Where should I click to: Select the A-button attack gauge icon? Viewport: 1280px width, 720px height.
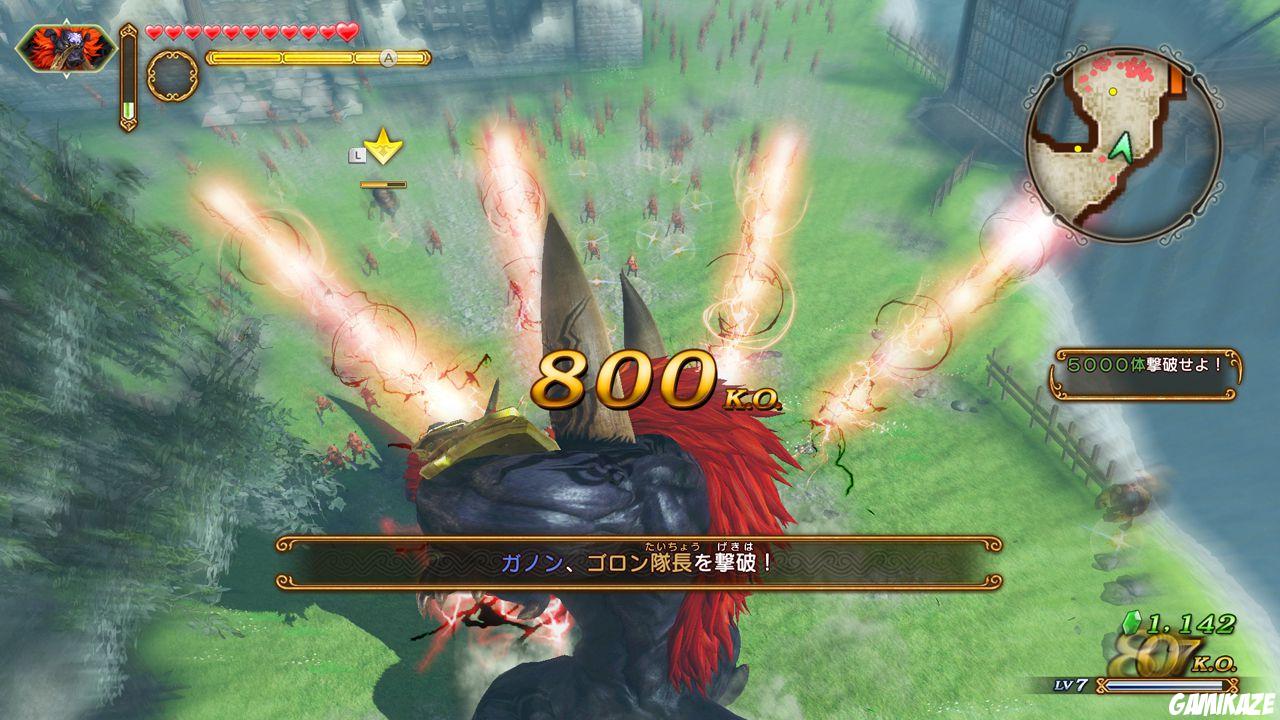[387, 58]
